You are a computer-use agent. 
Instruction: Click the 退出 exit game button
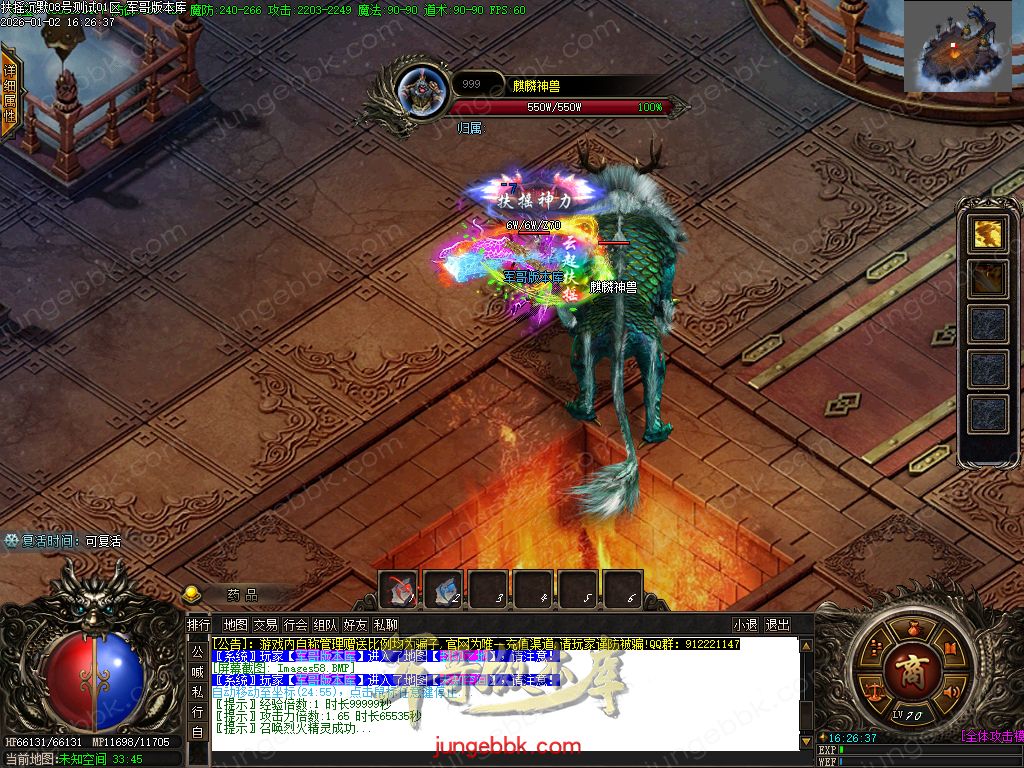point(777,624)
